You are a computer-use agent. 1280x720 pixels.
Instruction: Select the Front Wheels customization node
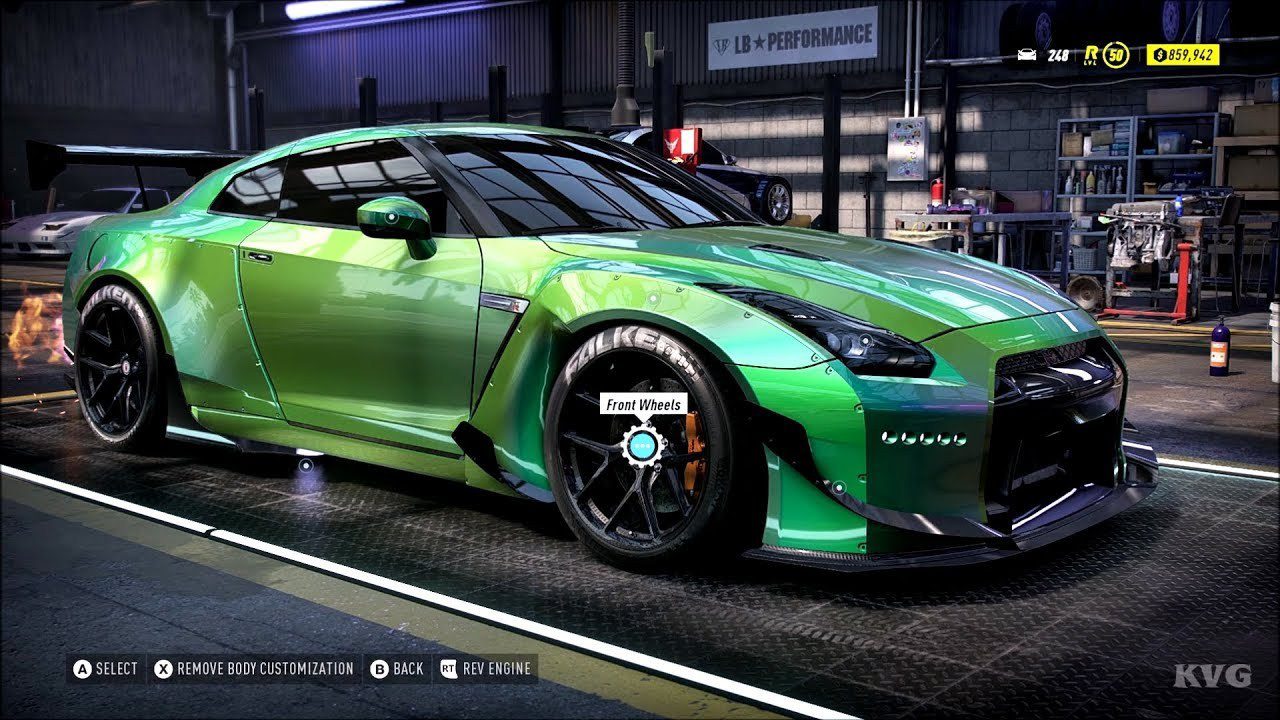pyautogui.click(x=642, y=446)
